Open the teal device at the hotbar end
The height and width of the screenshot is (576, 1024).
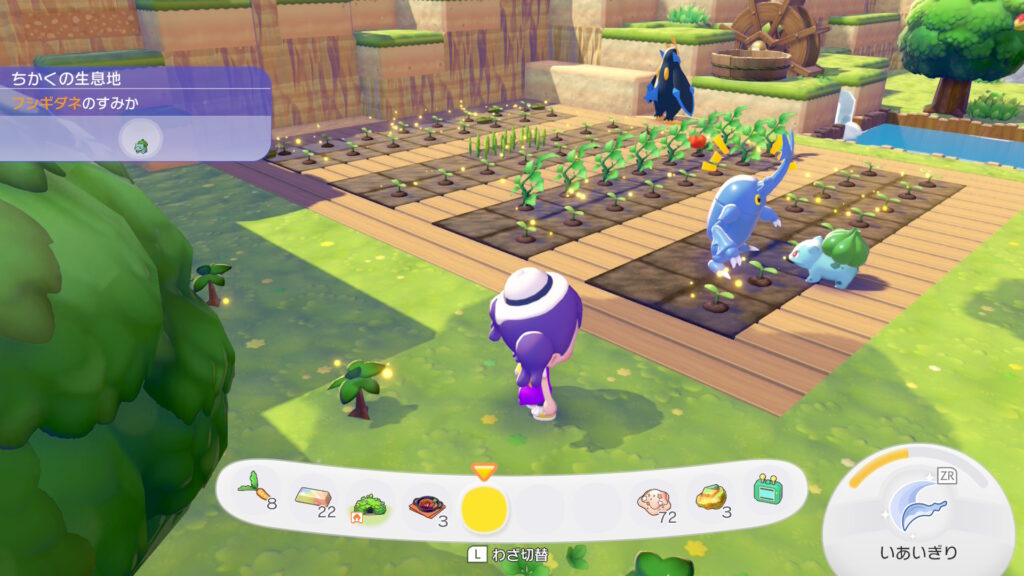pos(767,489)
